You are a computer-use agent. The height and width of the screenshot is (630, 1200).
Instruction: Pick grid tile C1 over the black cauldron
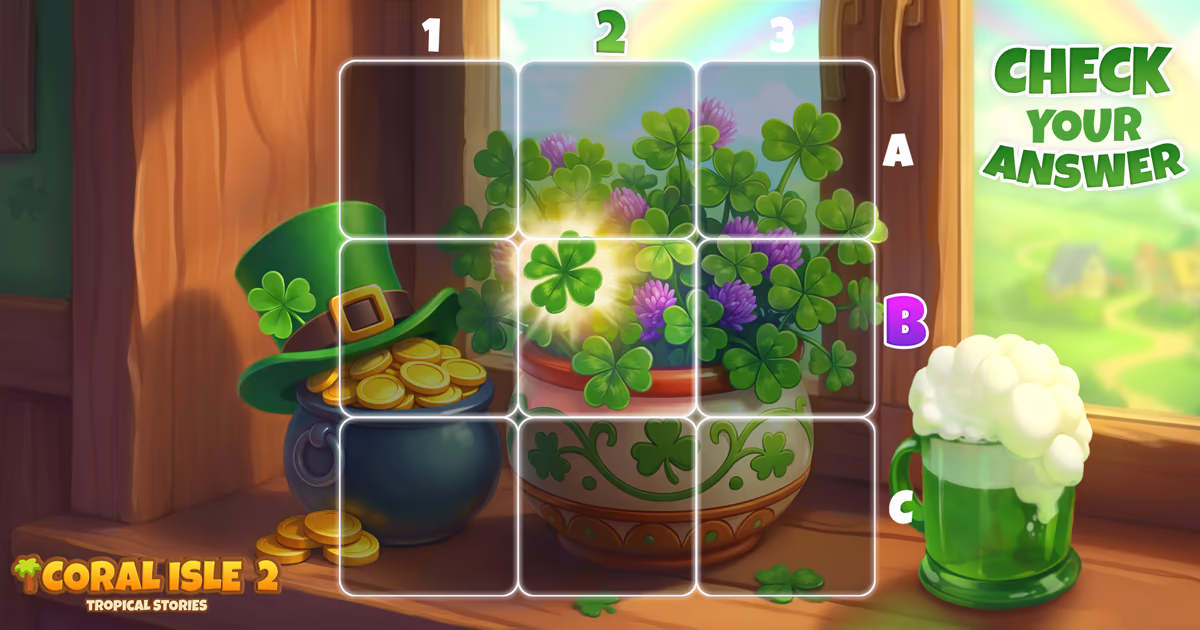pos(428,505)
